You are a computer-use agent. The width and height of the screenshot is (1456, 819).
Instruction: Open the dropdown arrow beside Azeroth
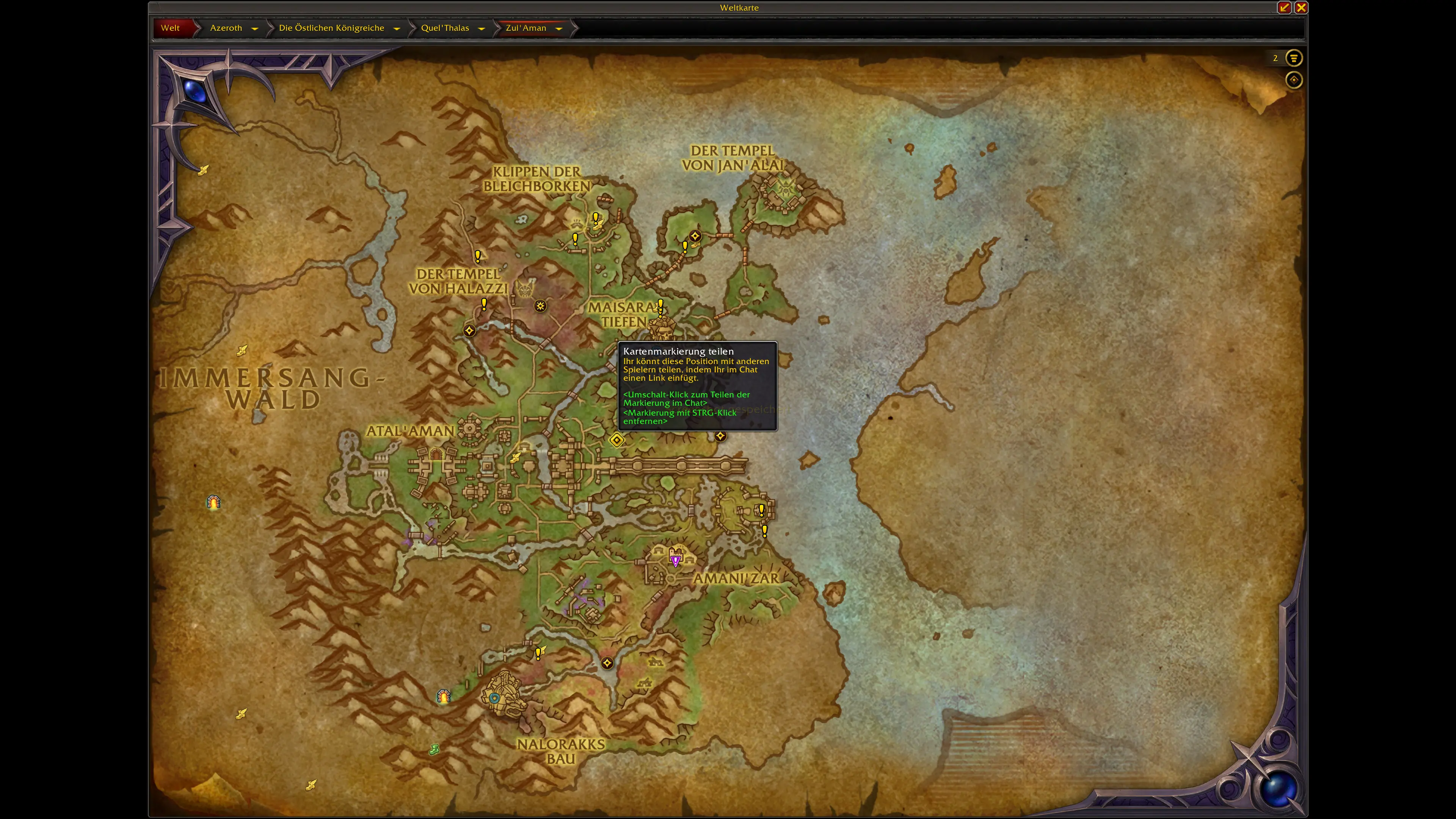pos(255,28)
